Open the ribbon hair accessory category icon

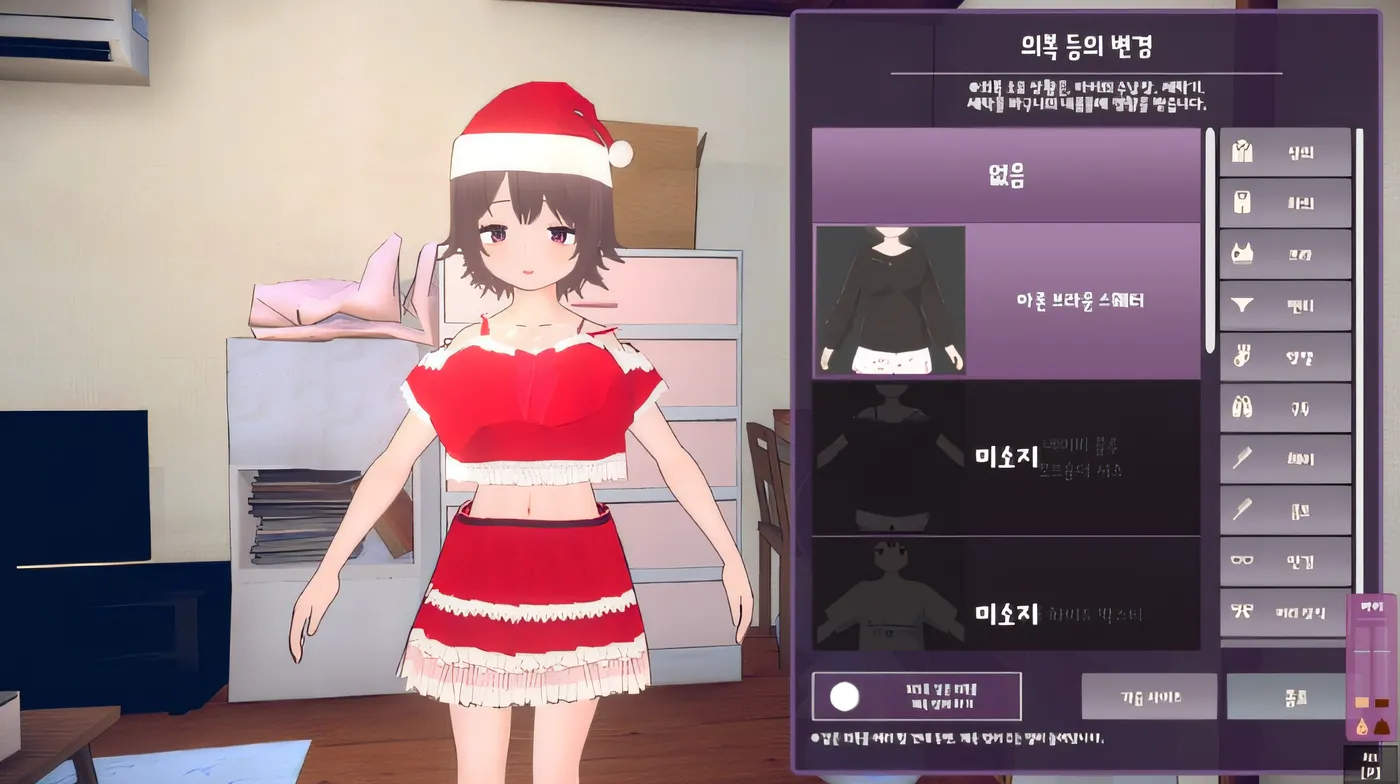click(1284, 612)
